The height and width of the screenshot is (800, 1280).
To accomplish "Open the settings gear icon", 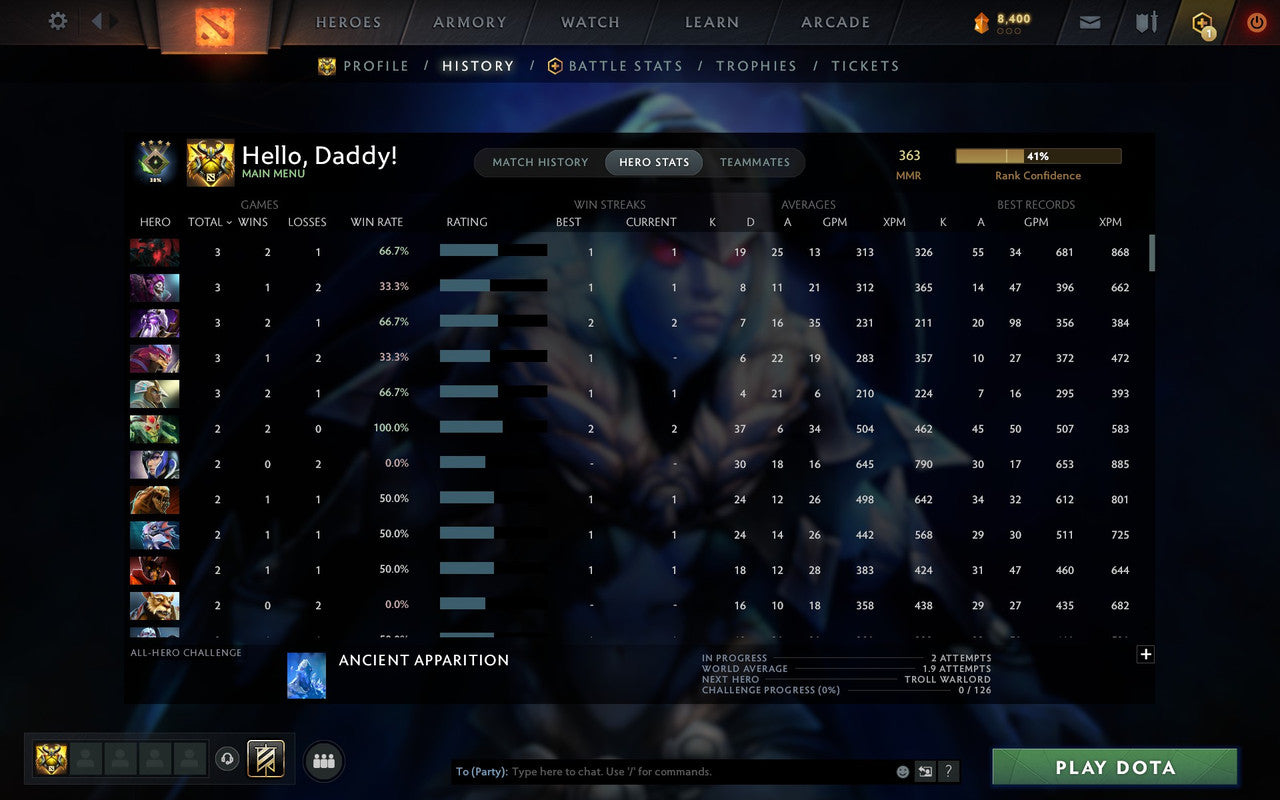I will 57,20.
